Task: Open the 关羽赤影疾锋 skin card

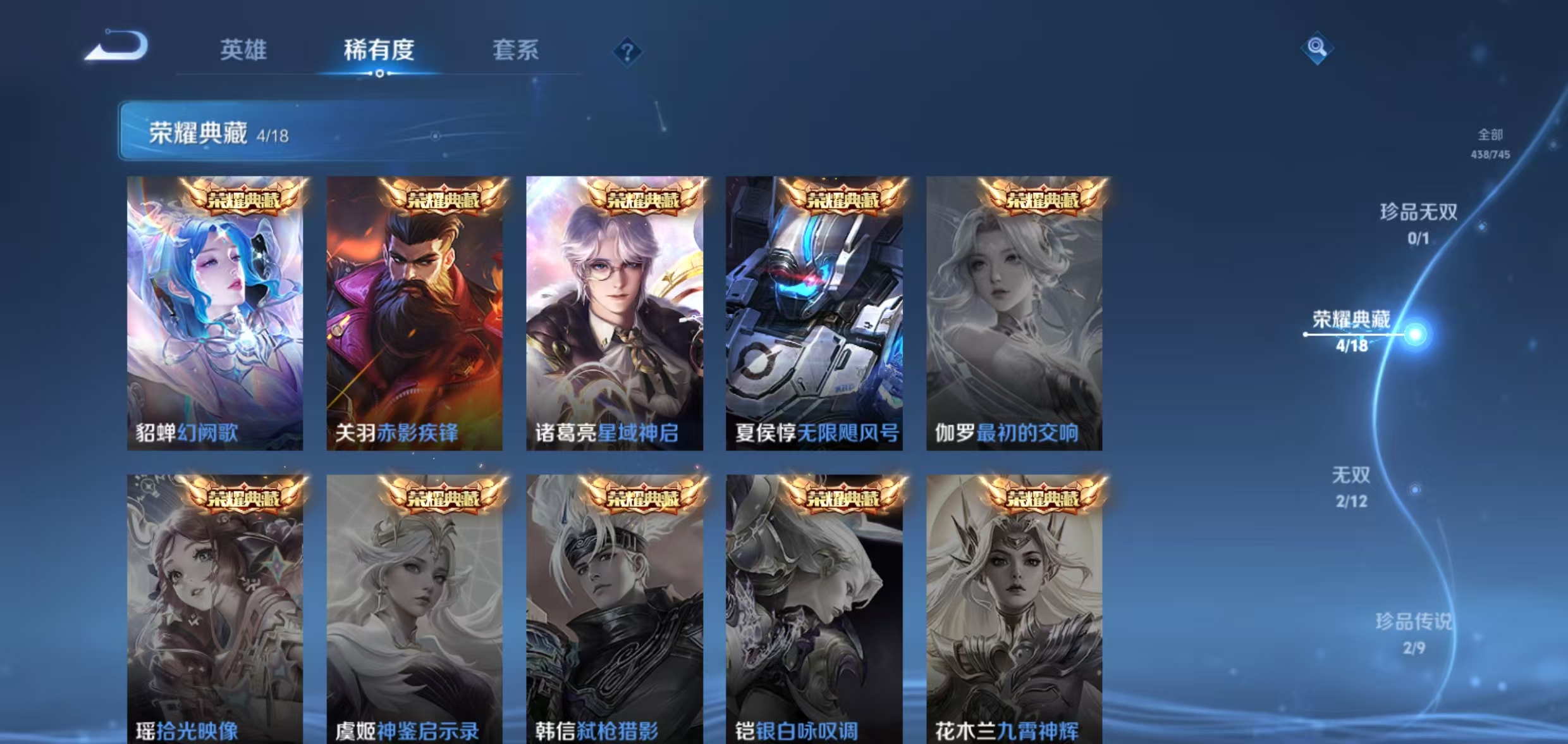Action: click(x=415, y=313)
